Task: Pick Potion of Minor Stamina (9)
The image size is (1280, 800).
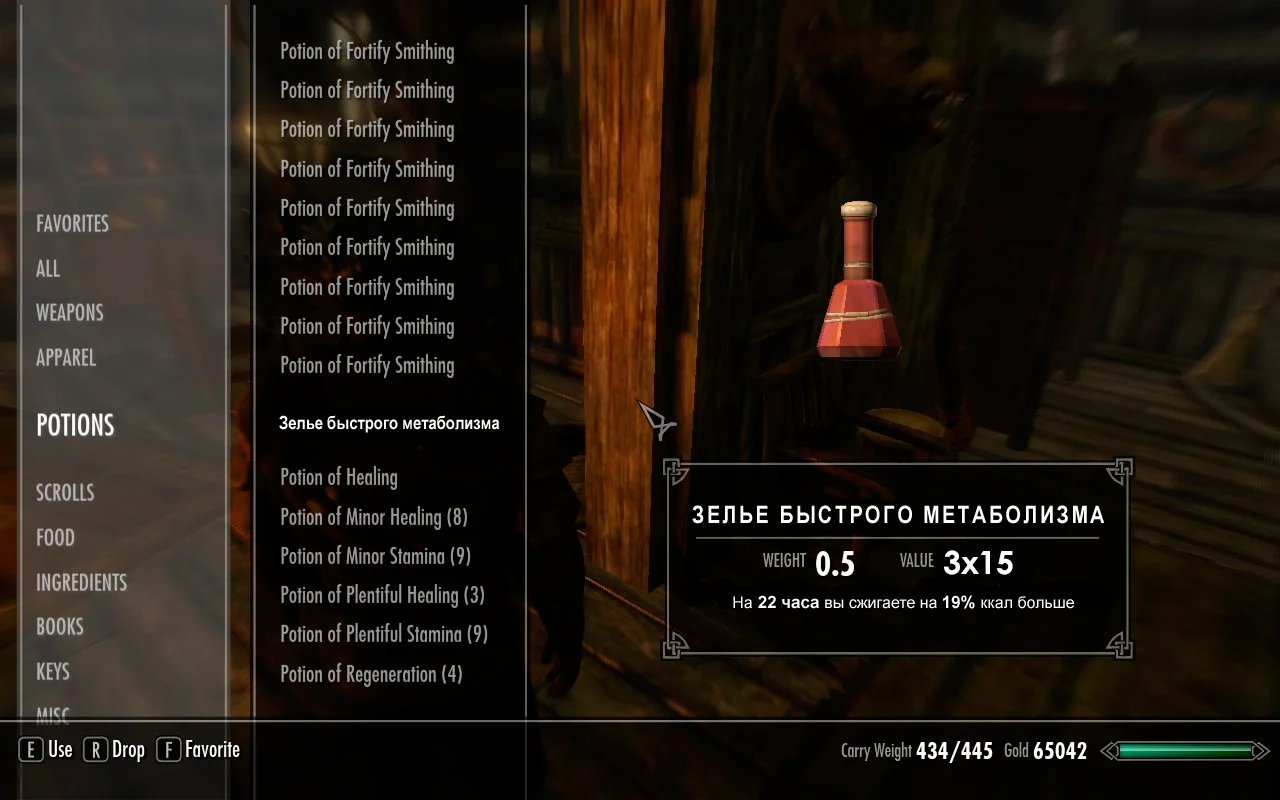Action: pos(375,557)
